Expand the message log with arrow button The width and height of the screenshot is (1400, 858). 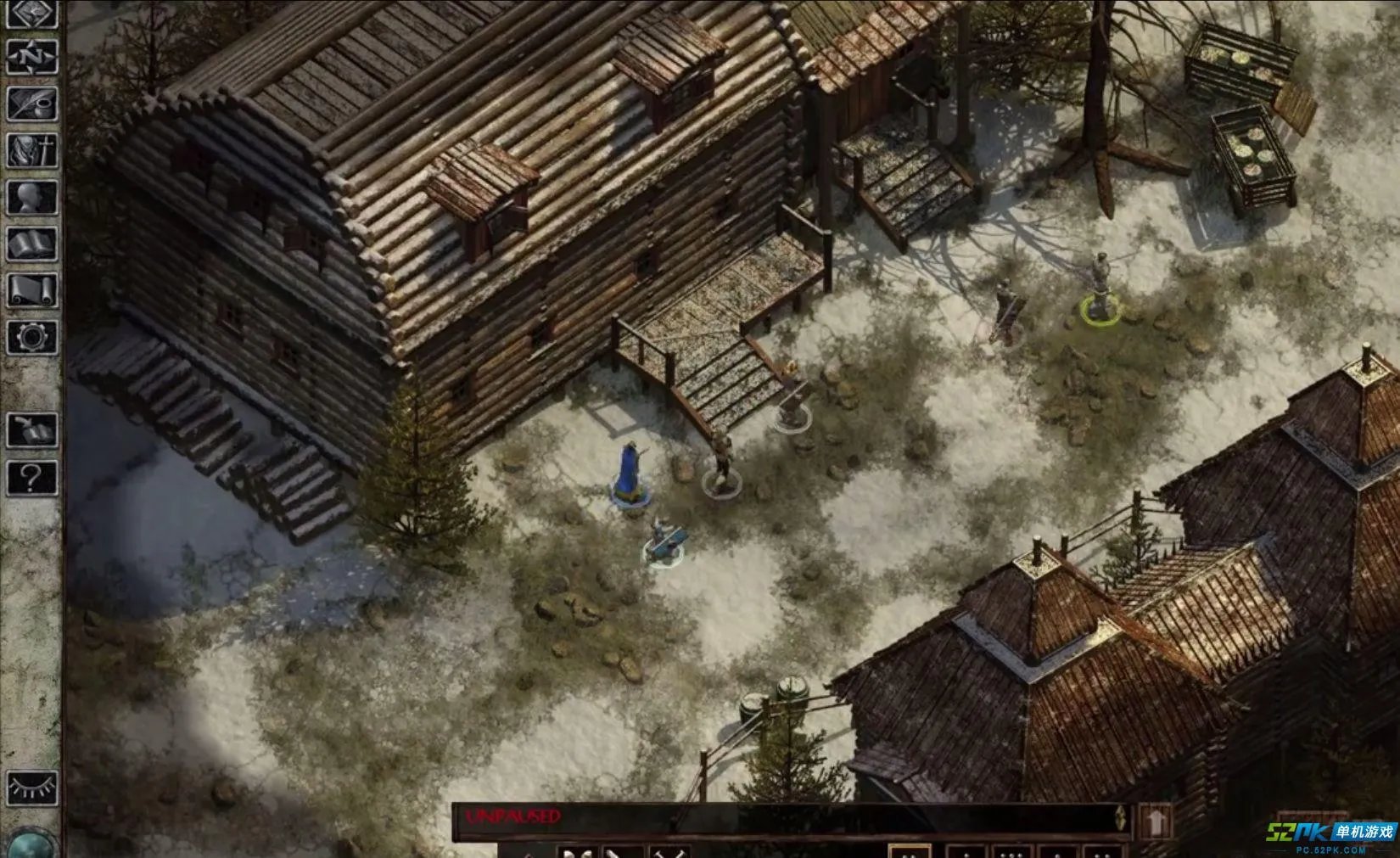click(1155, 820)
